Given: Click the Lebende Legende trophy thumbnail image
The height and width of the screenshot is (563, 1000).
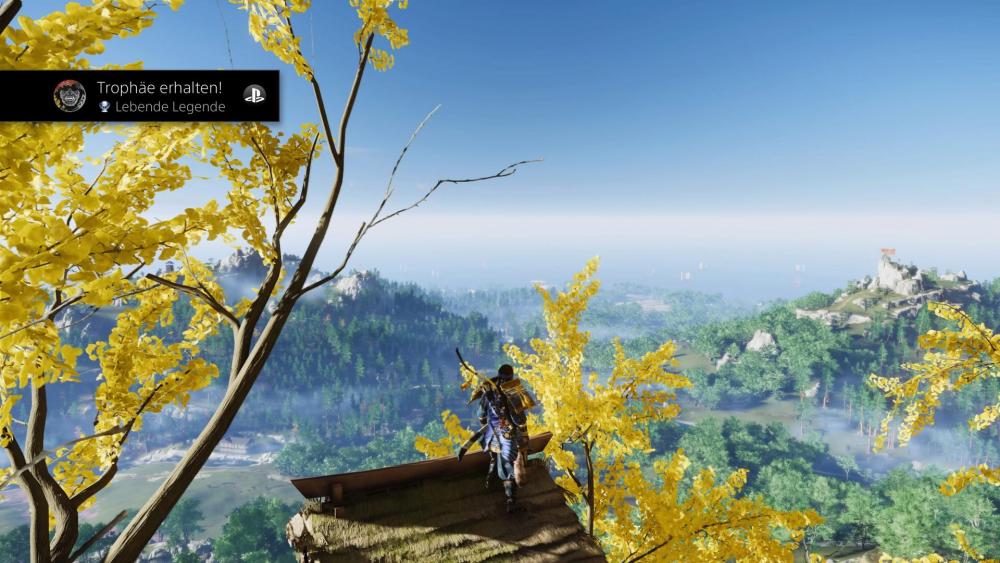Looking at the screenshot, I should click(70, 96).
